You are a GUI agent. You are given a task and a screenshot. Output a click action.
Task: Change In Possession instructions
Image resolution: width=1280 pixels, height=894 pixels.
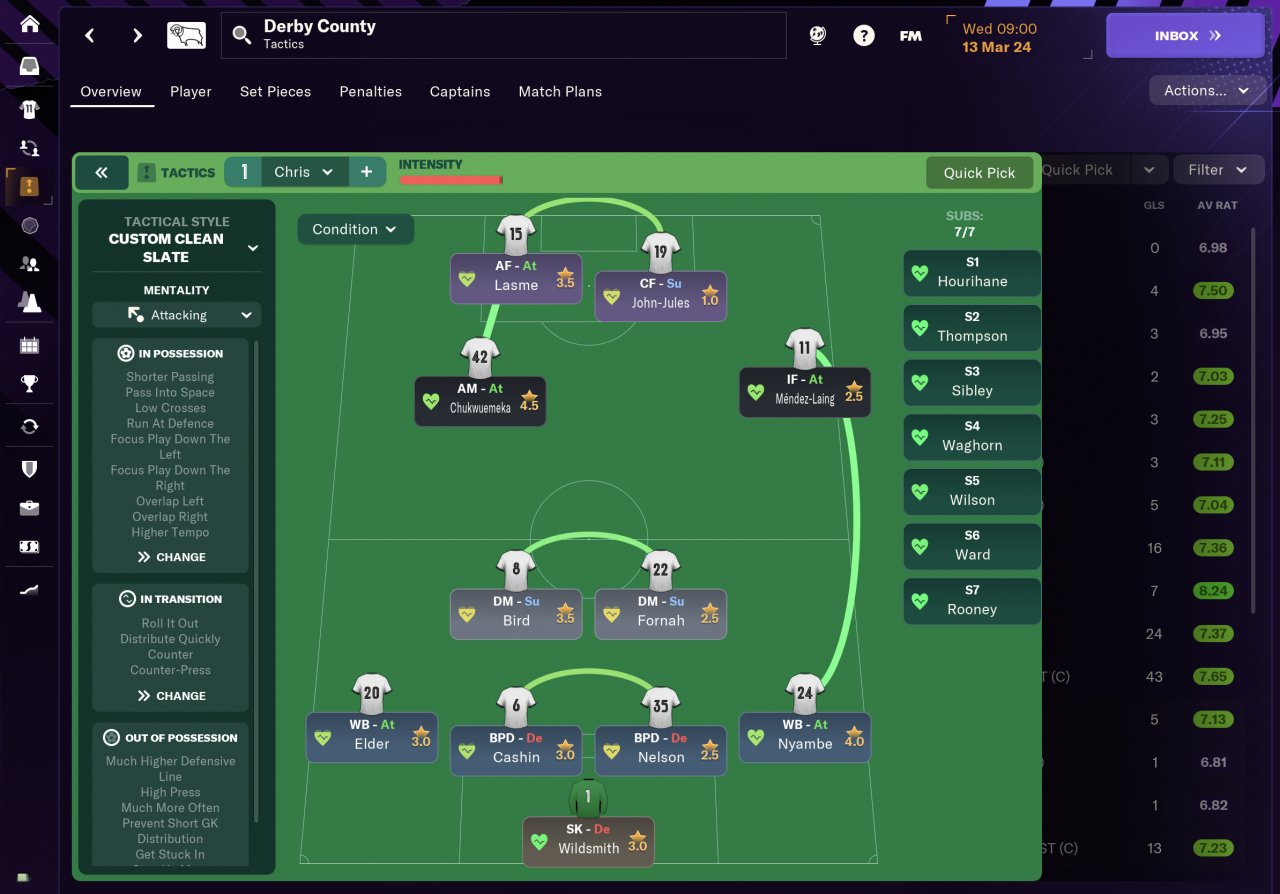[x=172, y=557]
